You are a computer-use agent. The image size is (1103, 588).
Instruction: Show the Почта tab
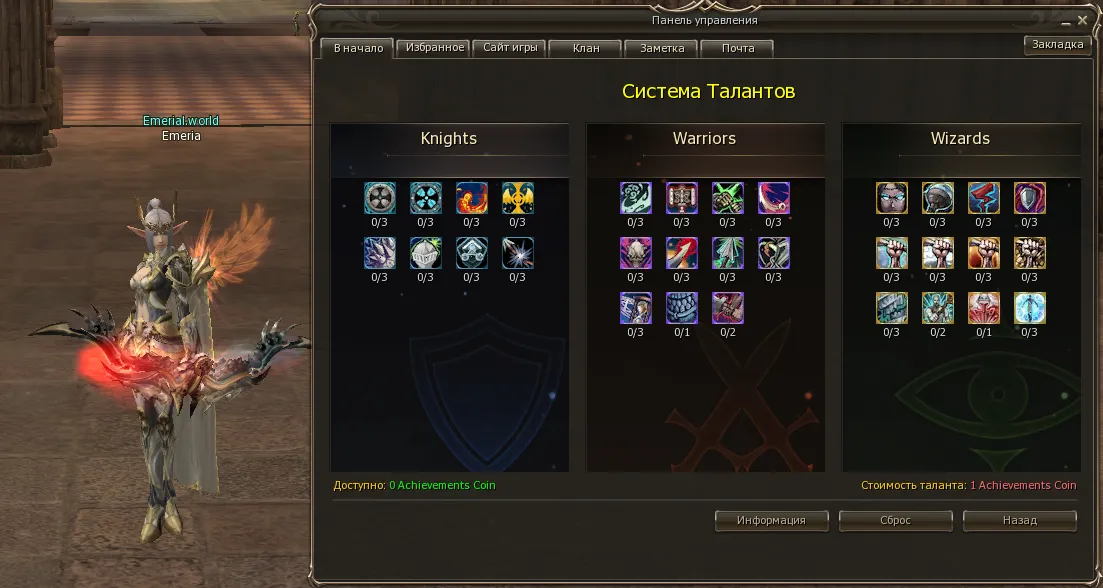(x=738, y=48)
